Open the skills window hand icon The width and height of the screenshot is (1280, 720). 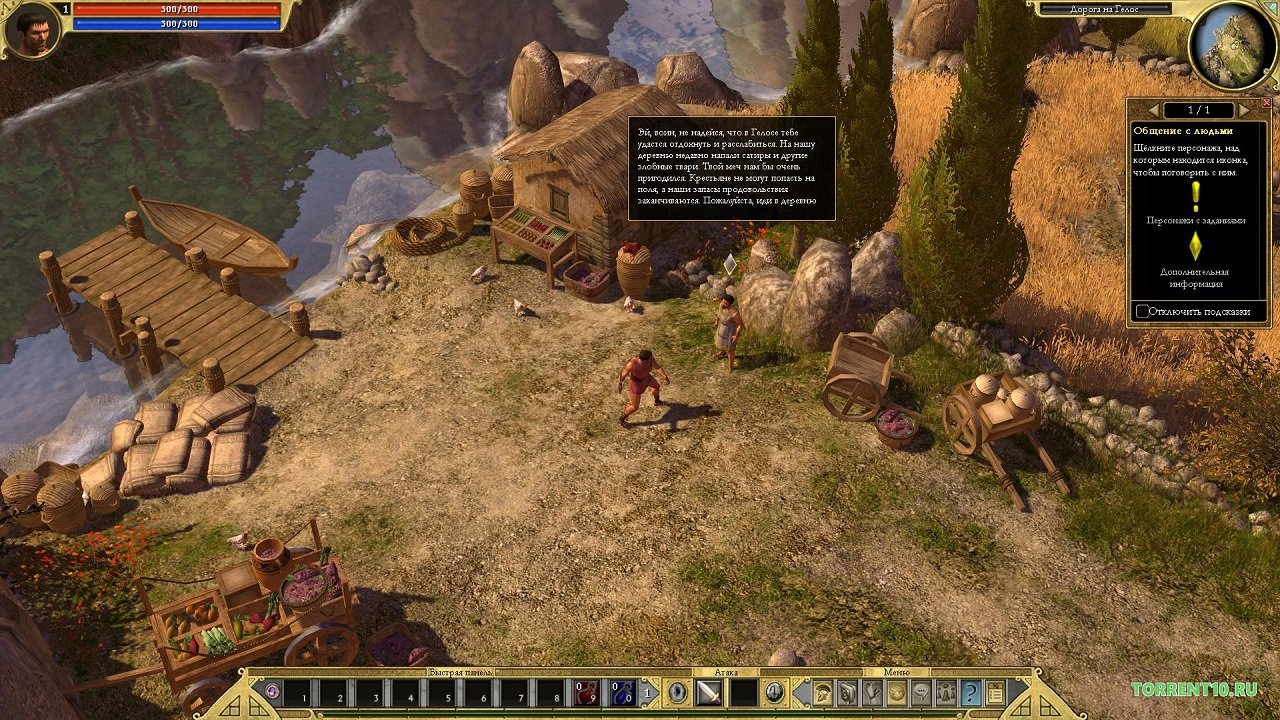click(x=872, y=693)
